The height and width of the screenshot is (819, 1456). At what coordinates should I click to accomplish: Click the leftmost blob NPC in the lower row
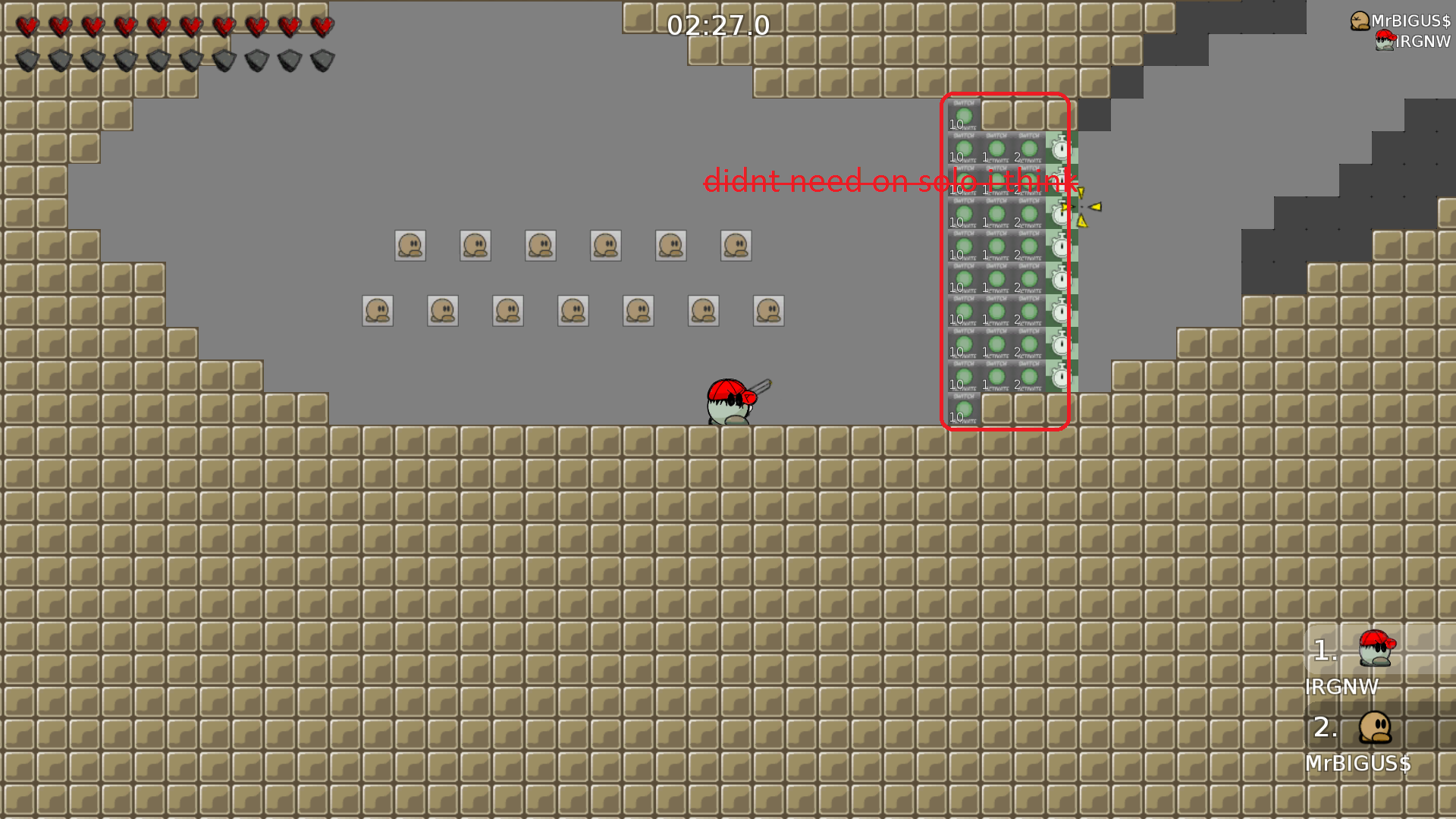(378, 309)
